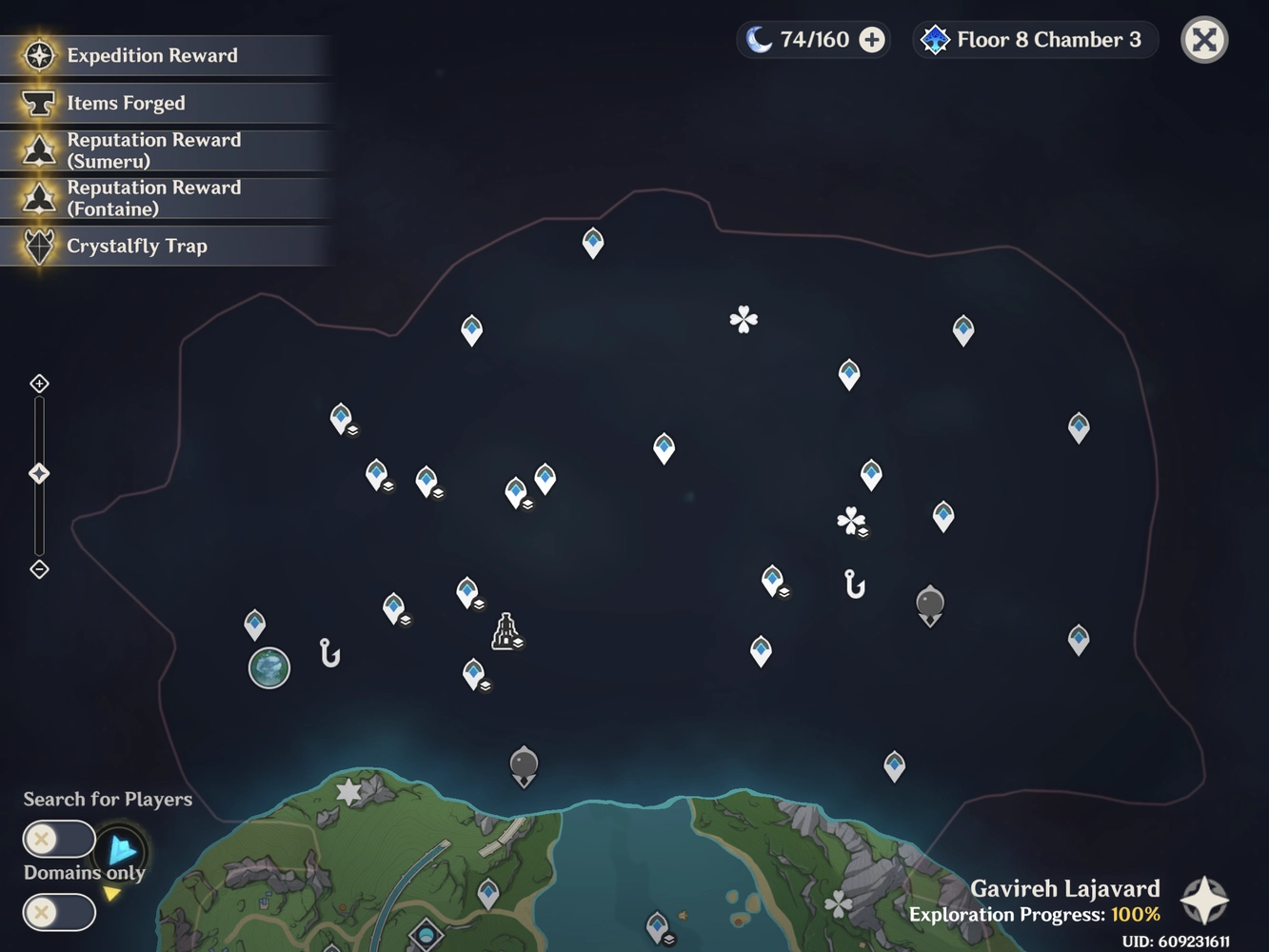Click the clover marker near top of map
Image resolution: width=1269 pixels, height=952 pixels.
pos(744,320)
